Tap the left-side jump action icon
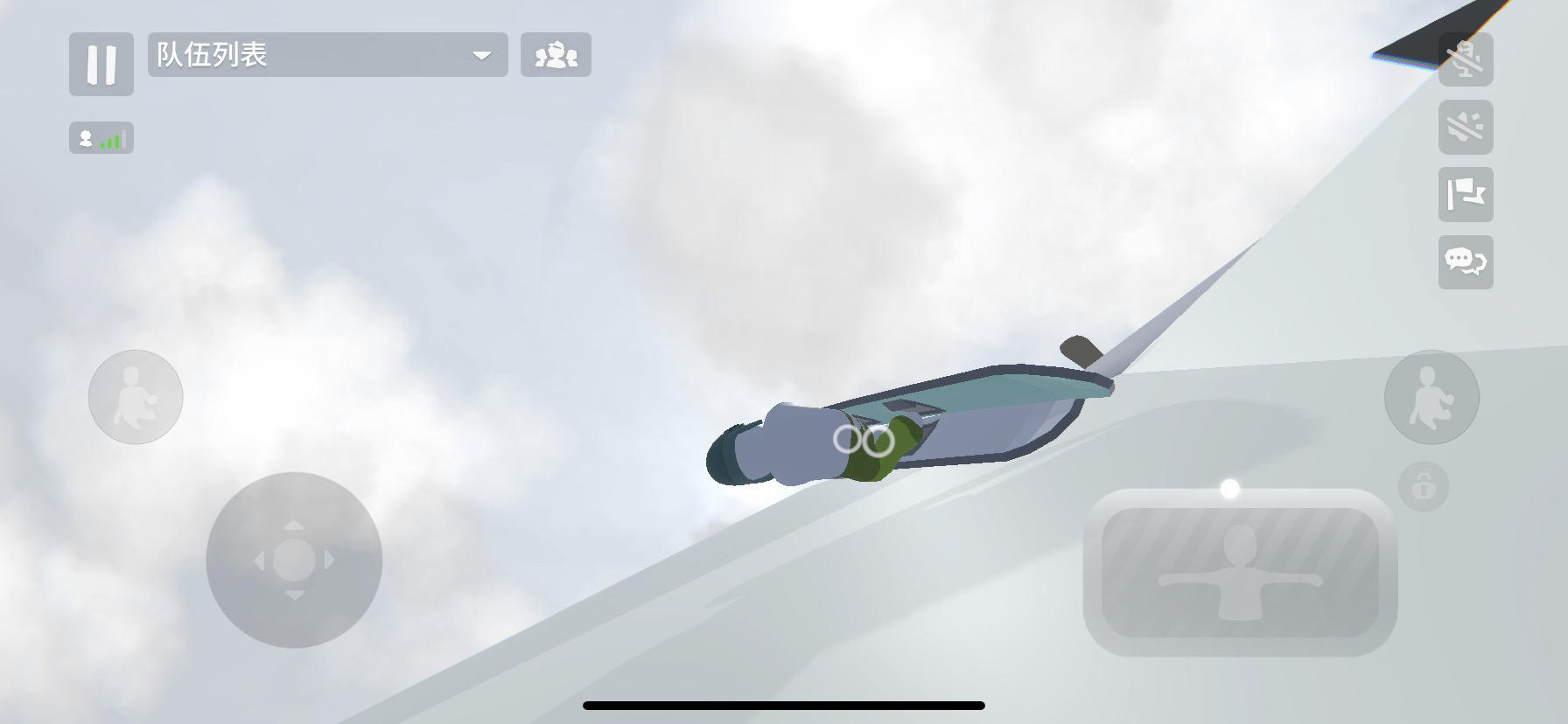1568x724 pixels. tap(136, 397)
